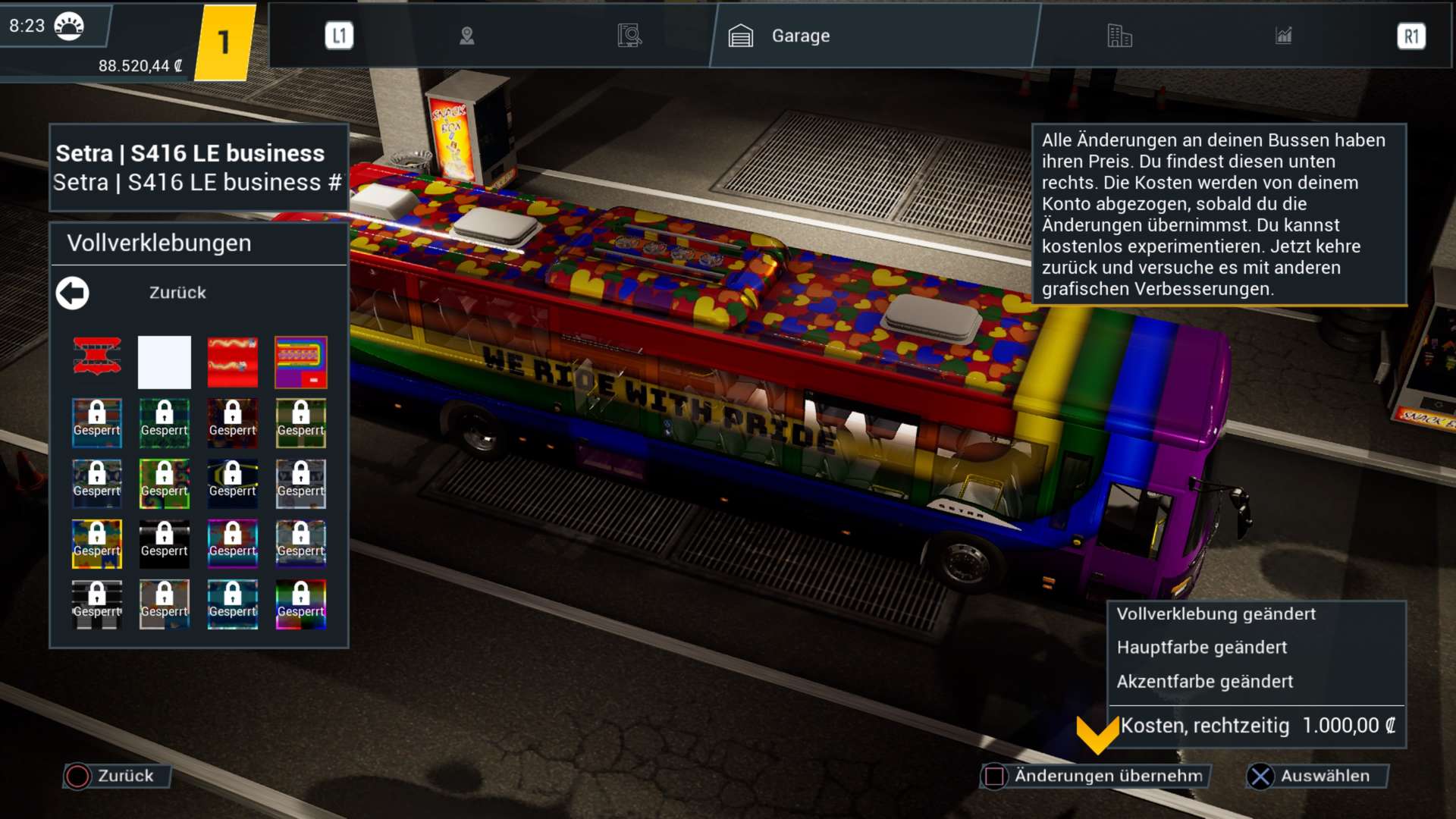Confirm with the Auswählen button
This screenshot has height=819, width=1456.
(1315, 776)
